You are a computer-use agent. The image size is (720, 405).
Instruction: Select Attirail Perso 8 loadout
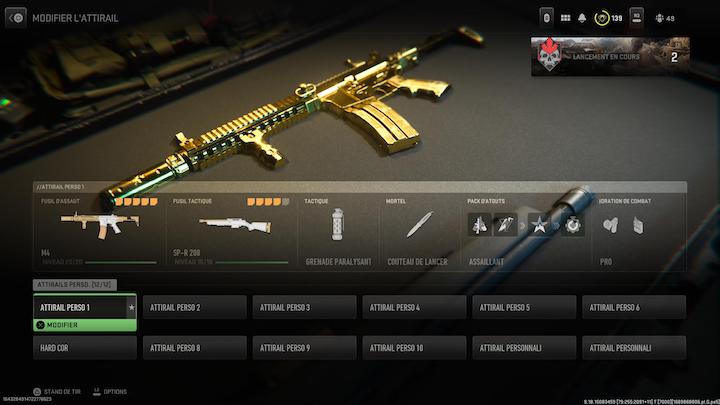pyautogui.click(x=194, y=348)
